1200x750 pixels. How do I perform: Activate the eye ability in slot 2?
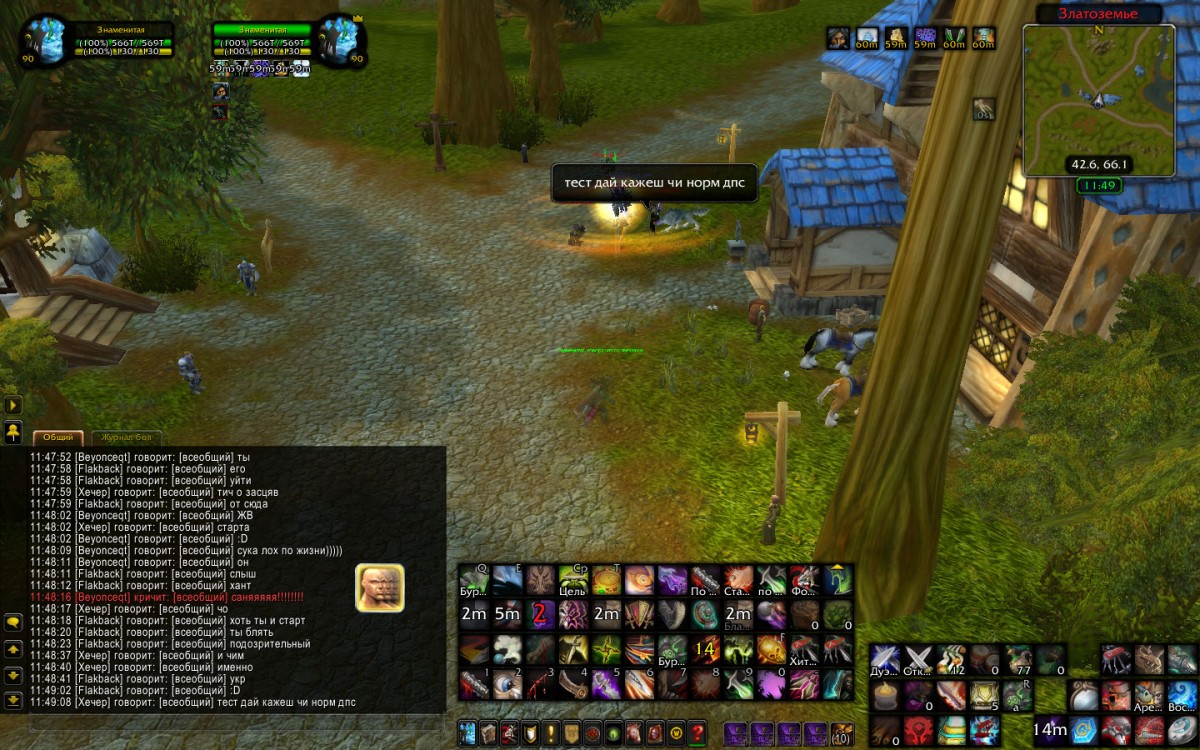(508, 685)
